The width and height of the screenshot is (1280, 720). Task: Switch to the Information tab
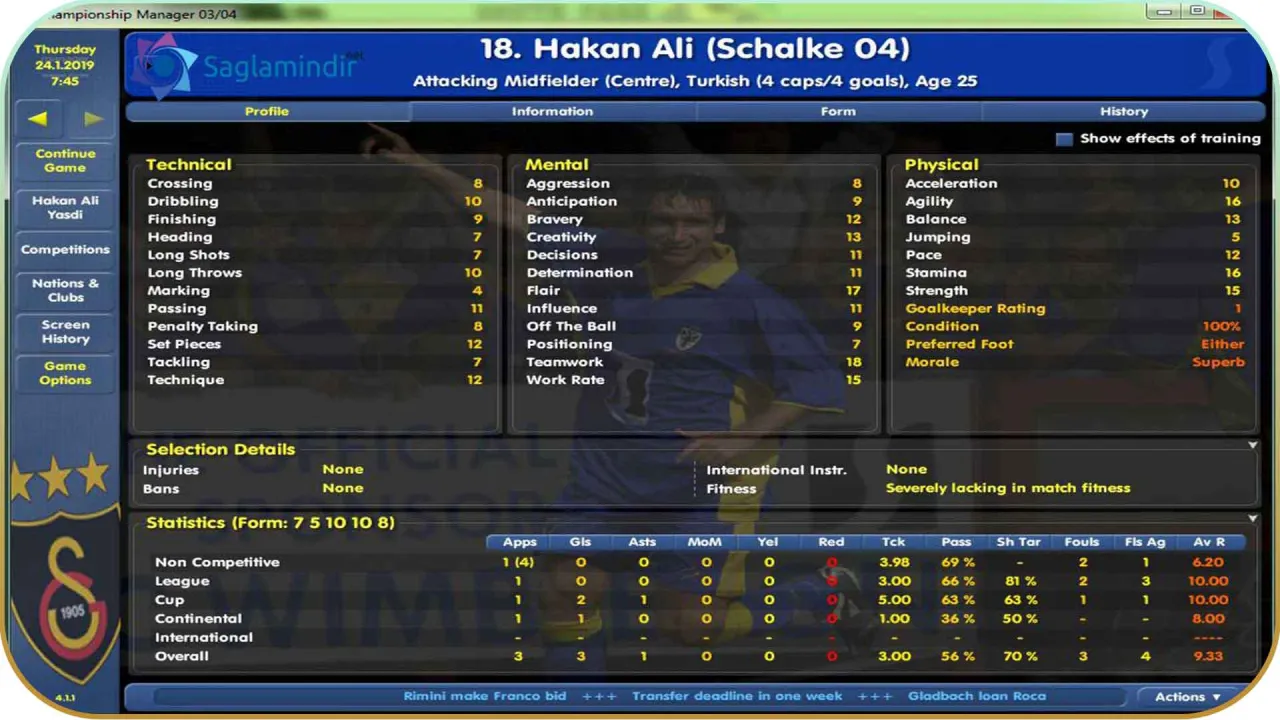pos(552,111)
